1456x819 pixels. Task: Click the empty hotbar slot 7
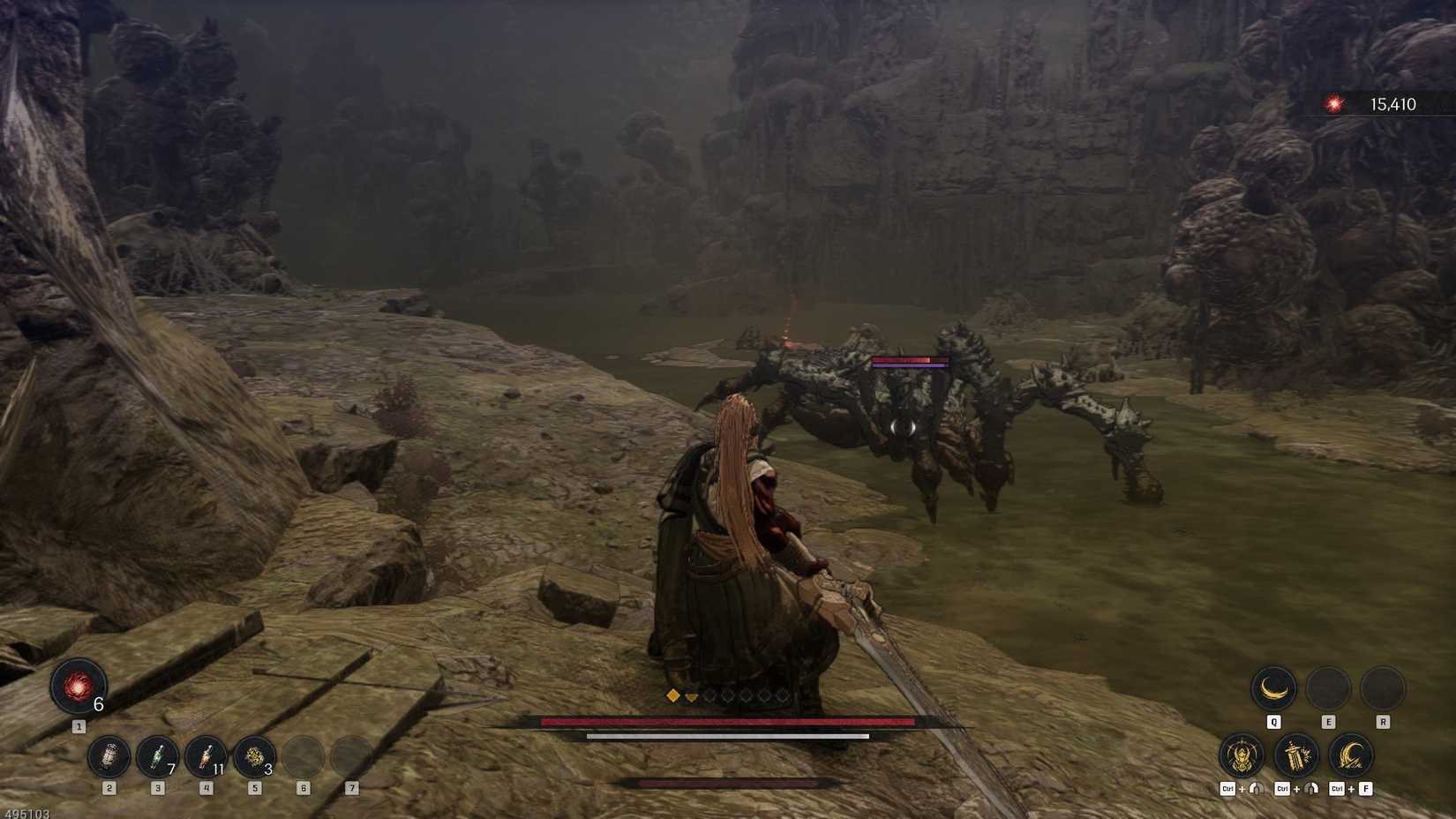(352, 757)
